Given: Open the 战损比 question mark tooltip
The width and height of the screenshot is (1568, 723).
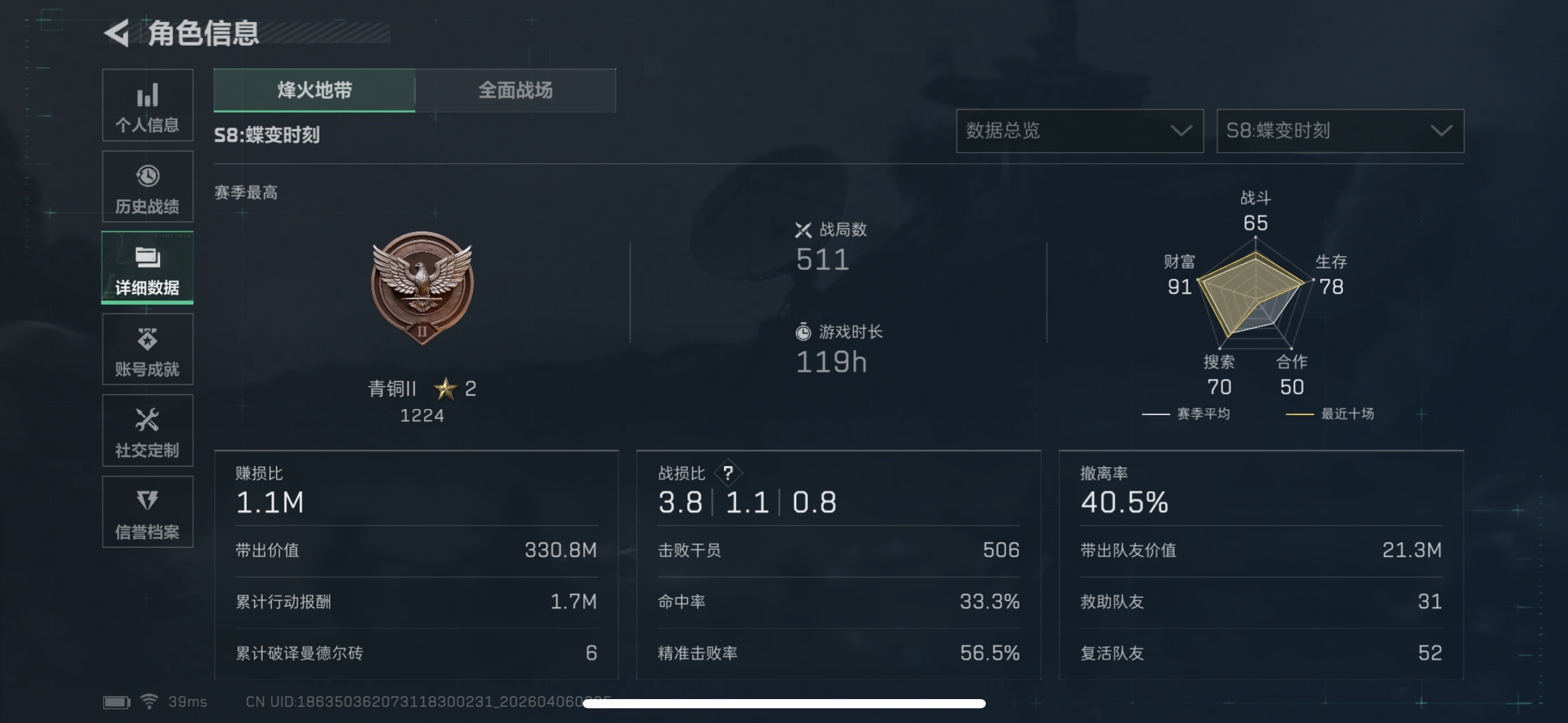Looking at the screenshot, I should coord(730,473).
